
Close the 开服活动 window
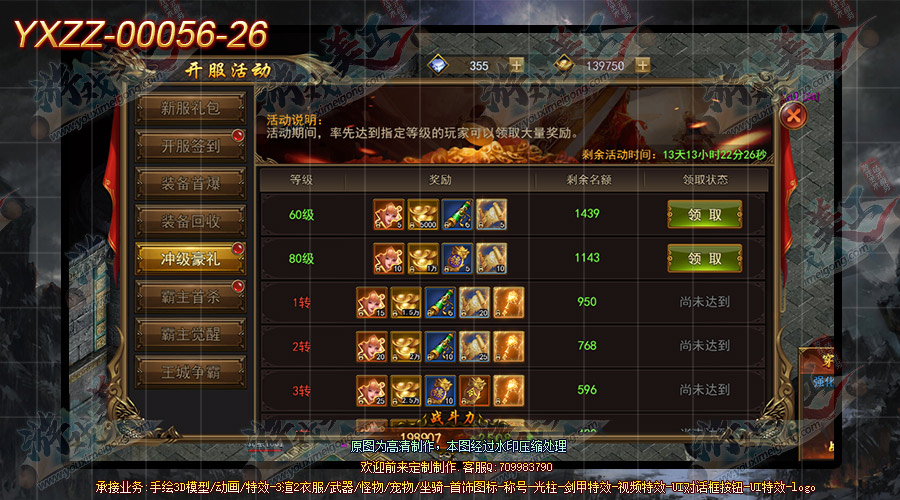[x=793, y=114]
